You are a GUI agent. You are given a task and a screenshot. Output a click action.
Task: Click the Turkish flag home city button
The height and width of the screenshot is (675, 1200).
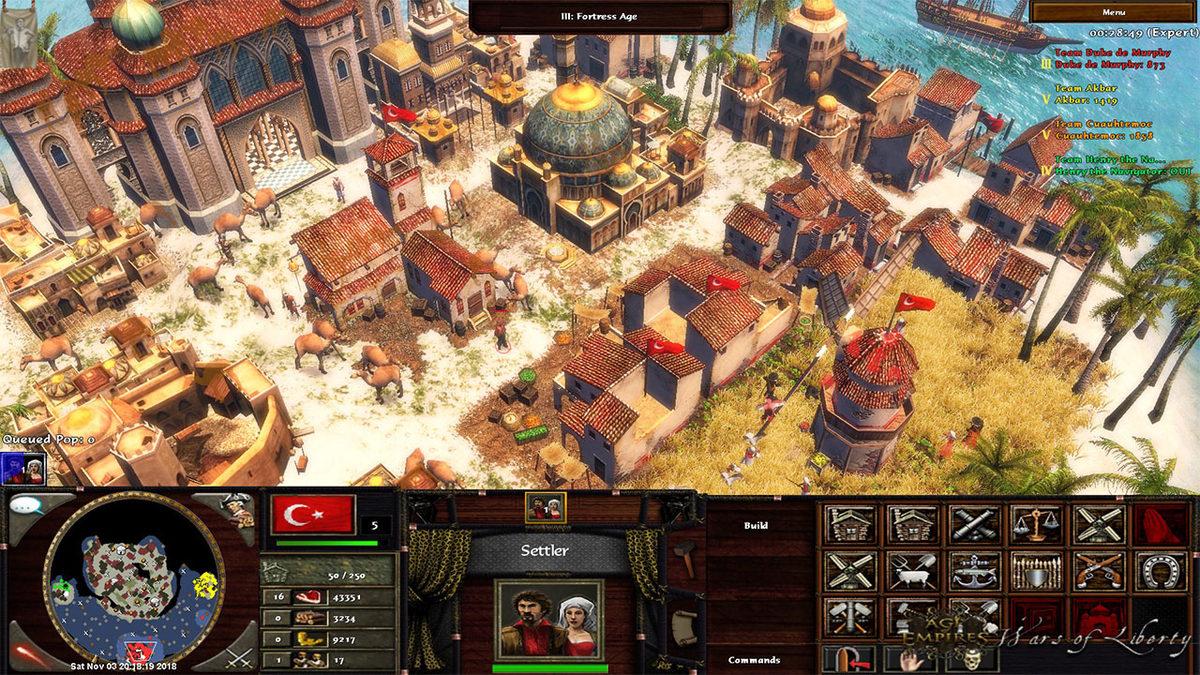313,515
